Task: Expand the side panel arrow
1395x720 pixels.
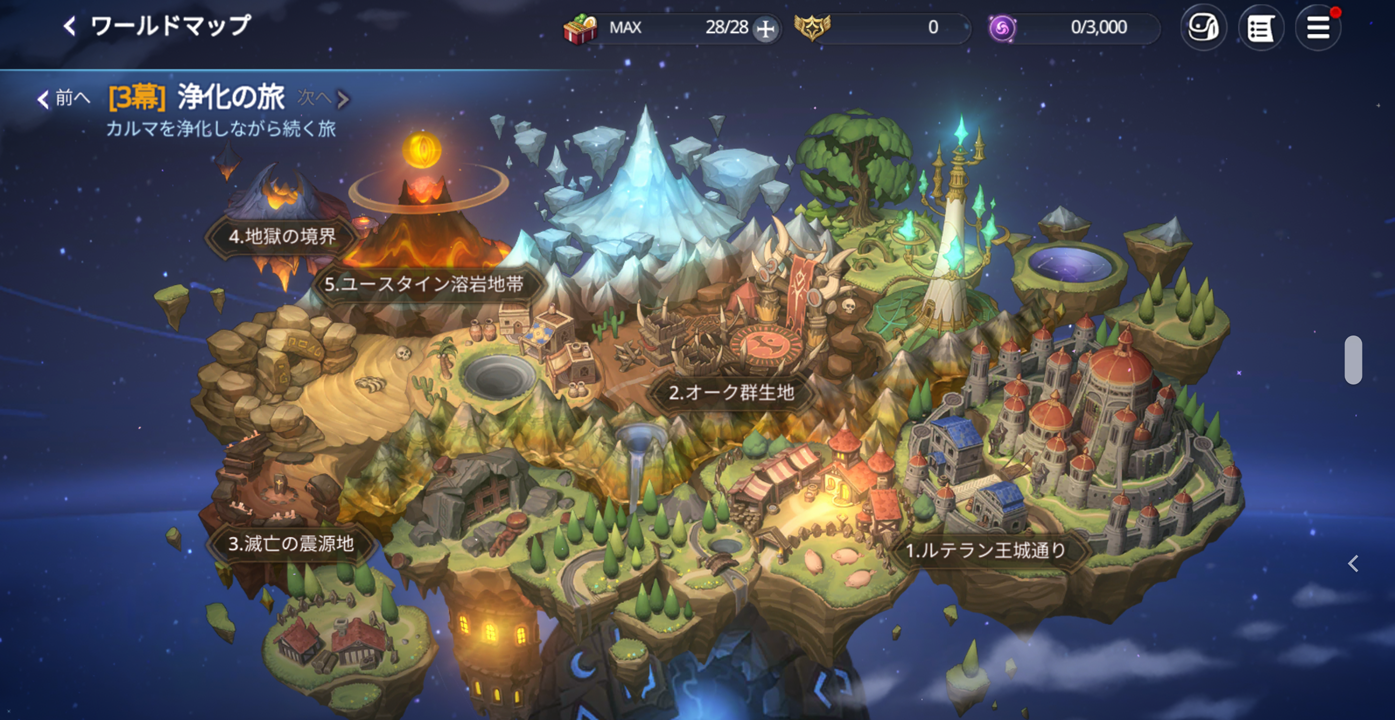Action: (x=1353, y=564)
